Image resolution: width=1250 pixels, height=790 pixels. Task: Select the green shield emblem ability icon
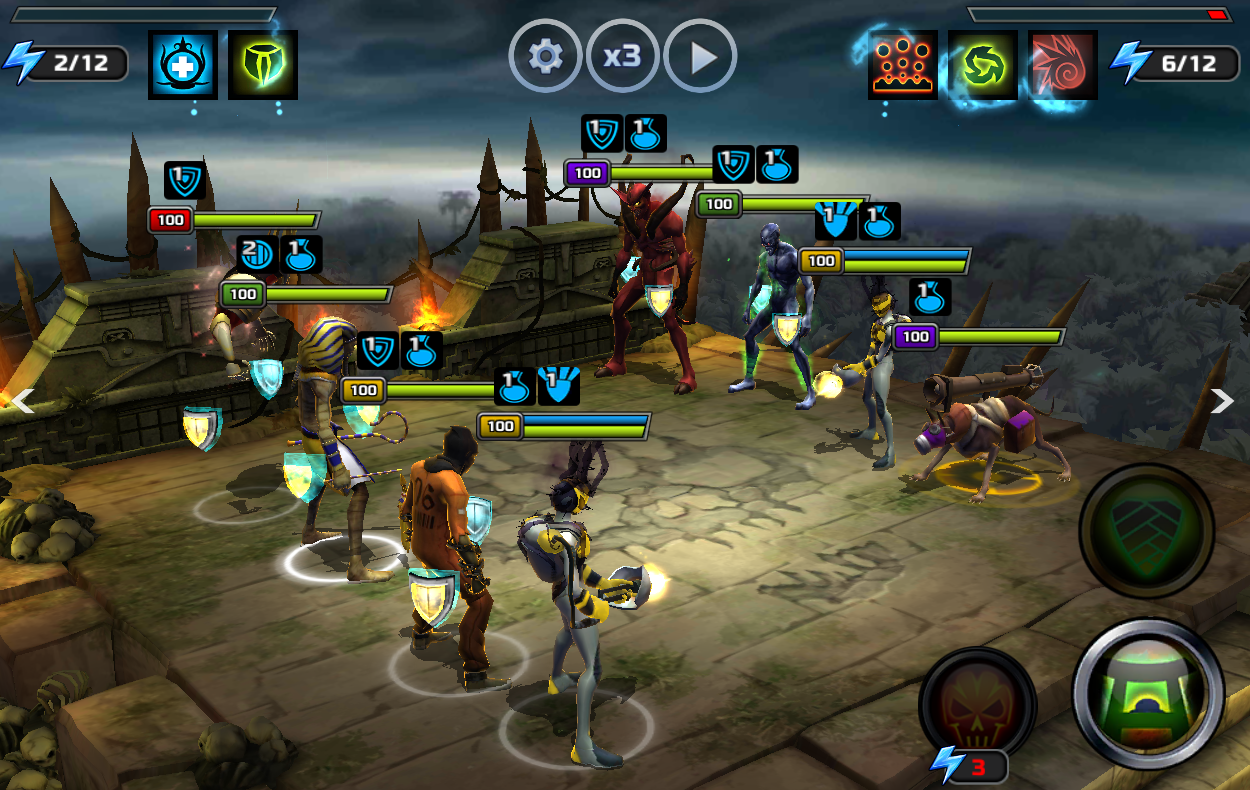pyautogui.click(x=262, y=65)
